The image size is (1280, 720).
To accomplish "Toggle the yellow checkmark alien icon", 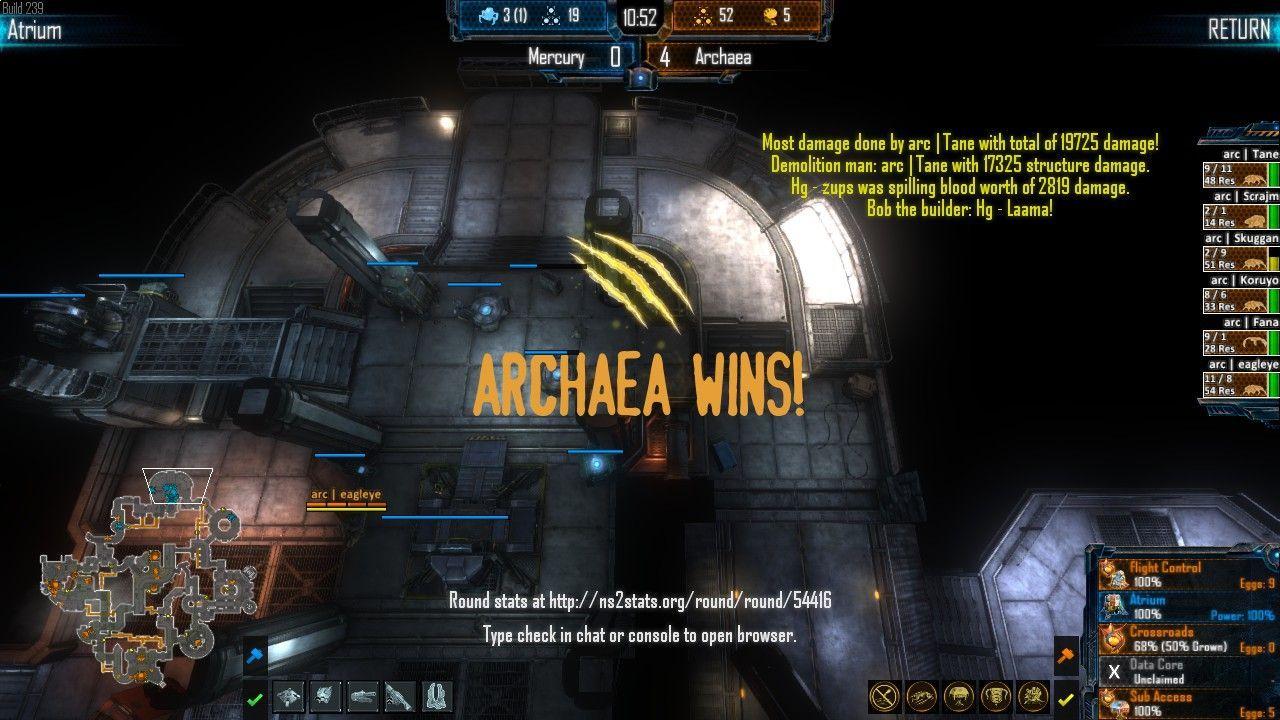I will (1066, 699).
